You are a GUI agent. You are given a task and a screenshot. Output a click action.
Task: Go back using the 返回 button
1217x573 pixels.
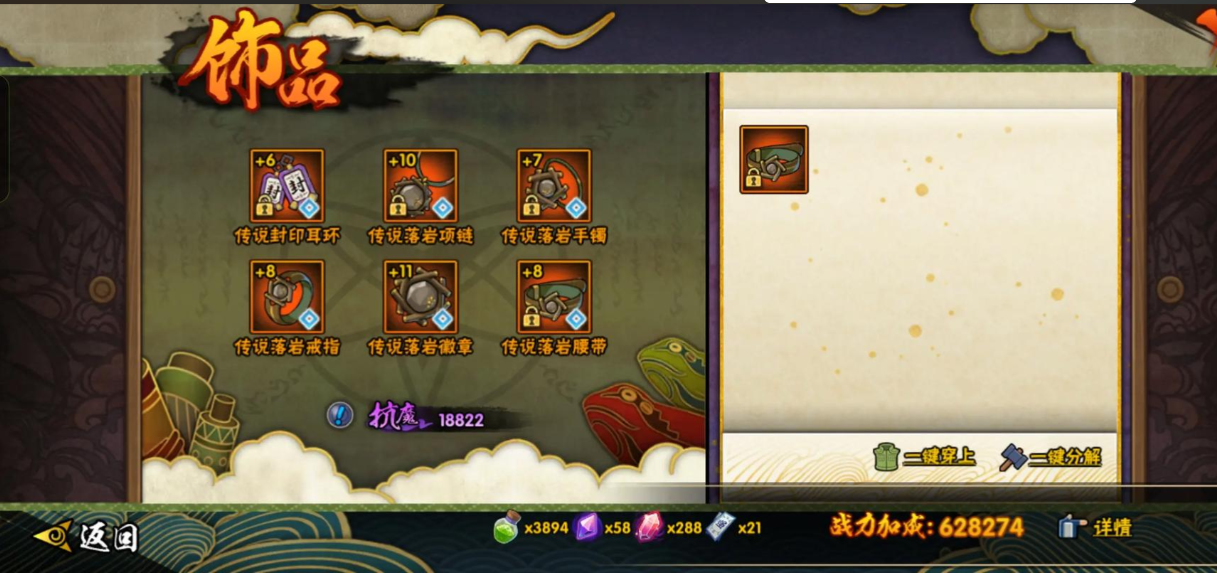pyautogui.click(x=88, y=536)
